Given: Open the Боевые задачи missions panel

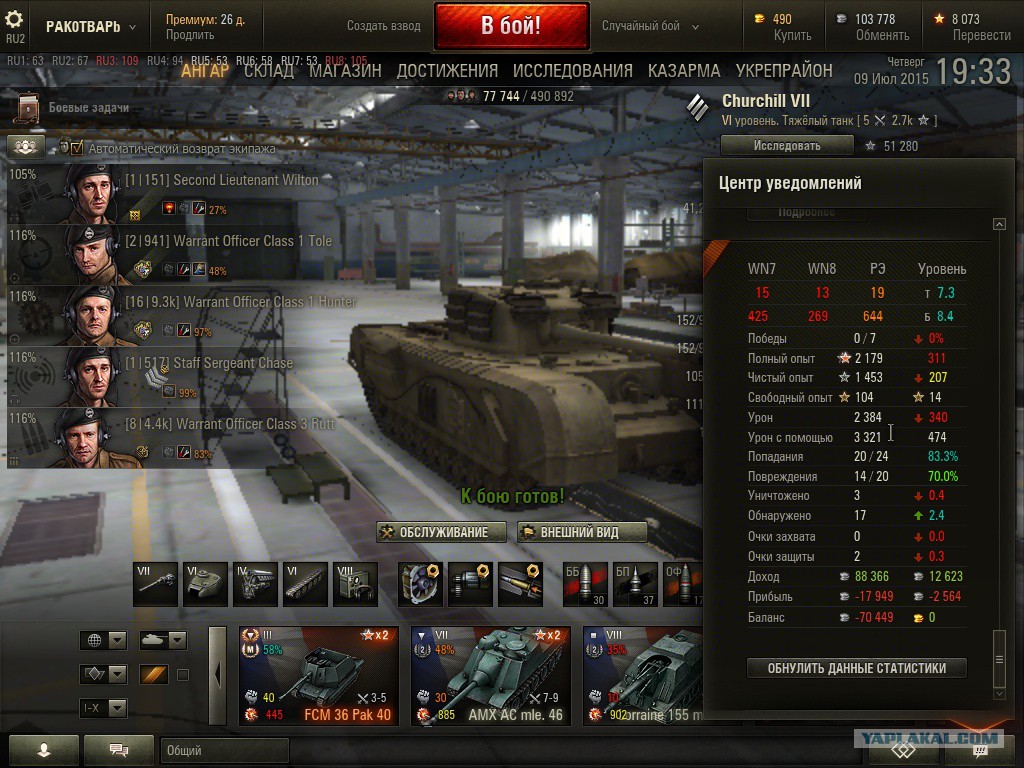Looking at the screenshot, I should 88,108.
